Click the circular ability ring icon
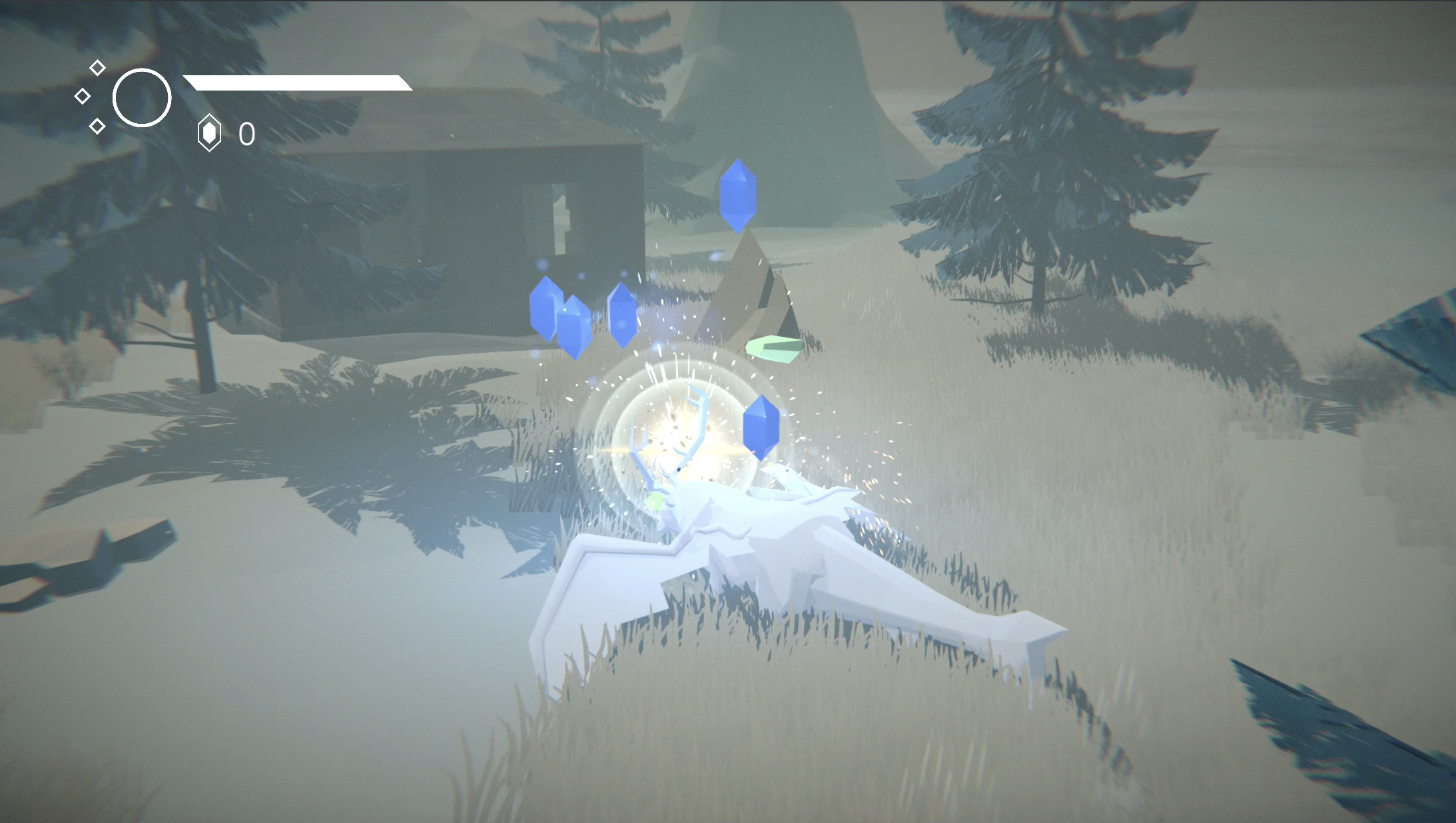The image size is (1456, 823). 142,98
